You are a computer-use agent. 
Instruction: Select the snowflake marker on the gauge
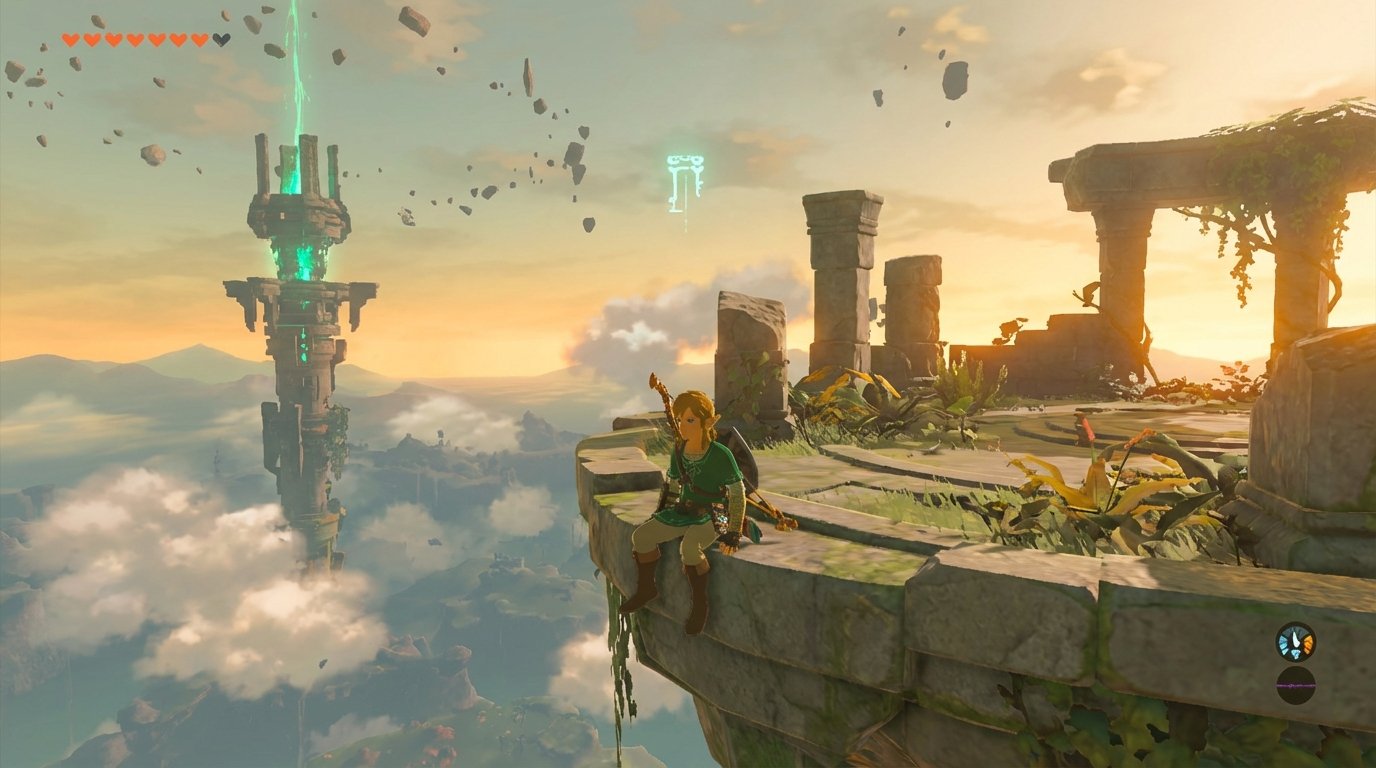click(x=1296, y=653)
